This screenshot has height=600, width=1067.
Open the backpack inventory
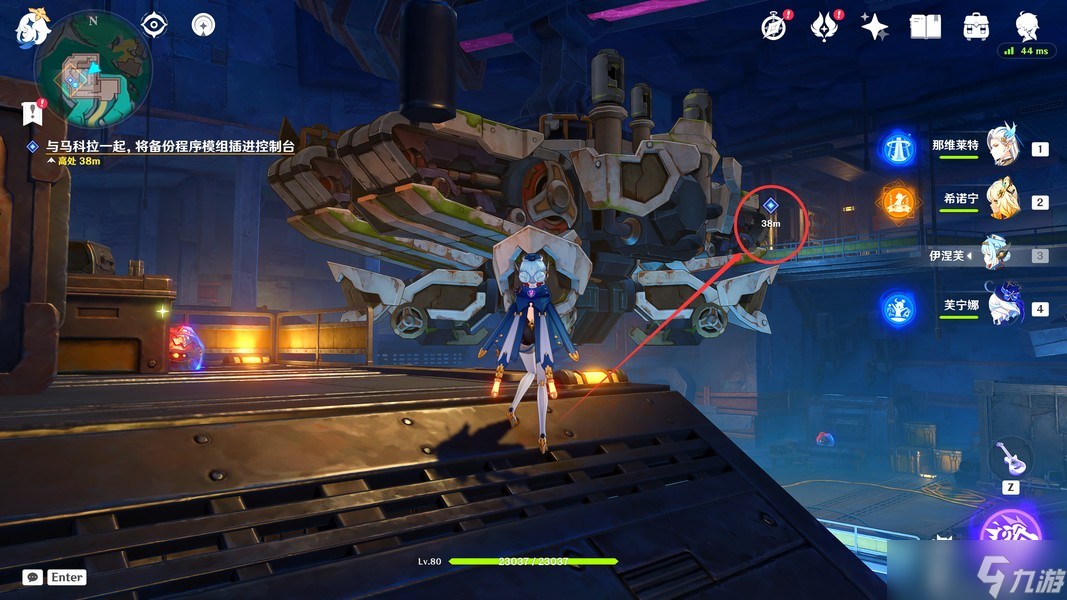976,27
